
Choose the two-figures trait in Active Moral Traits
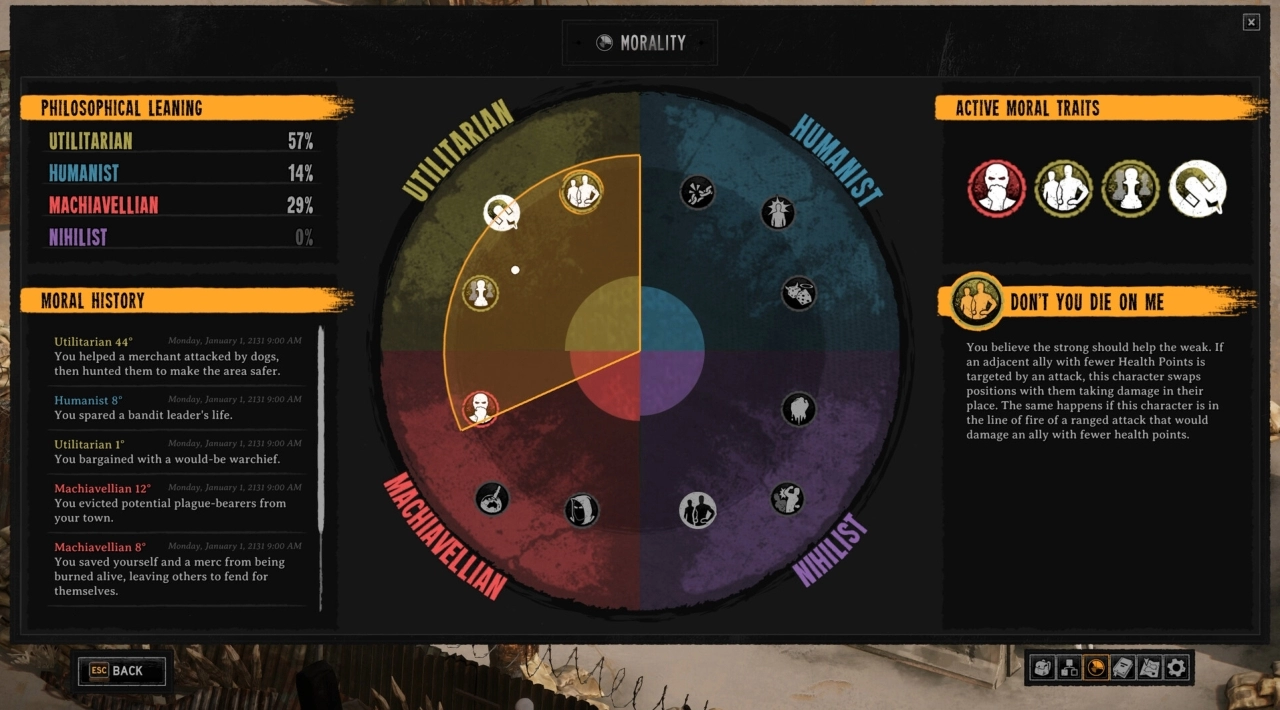tap(1063, 188)
